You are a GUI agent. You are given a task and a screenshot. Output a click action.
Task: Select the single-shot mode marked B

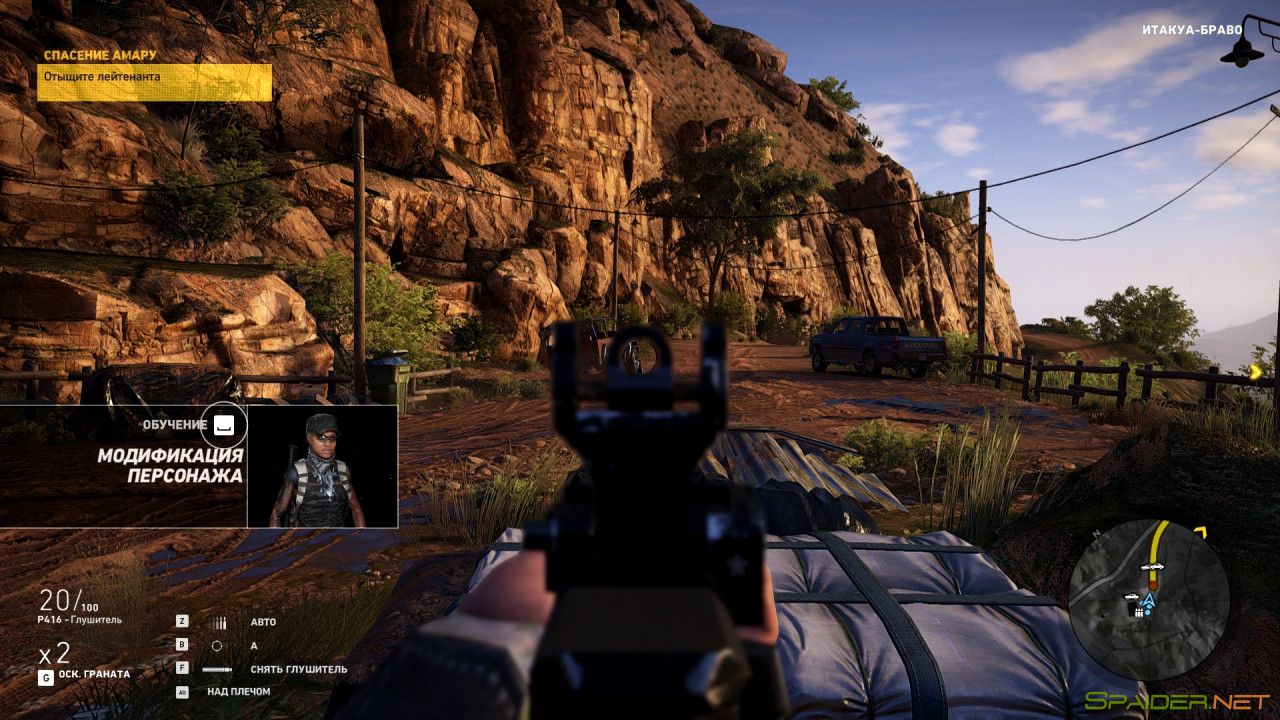(x=182, y=644)
